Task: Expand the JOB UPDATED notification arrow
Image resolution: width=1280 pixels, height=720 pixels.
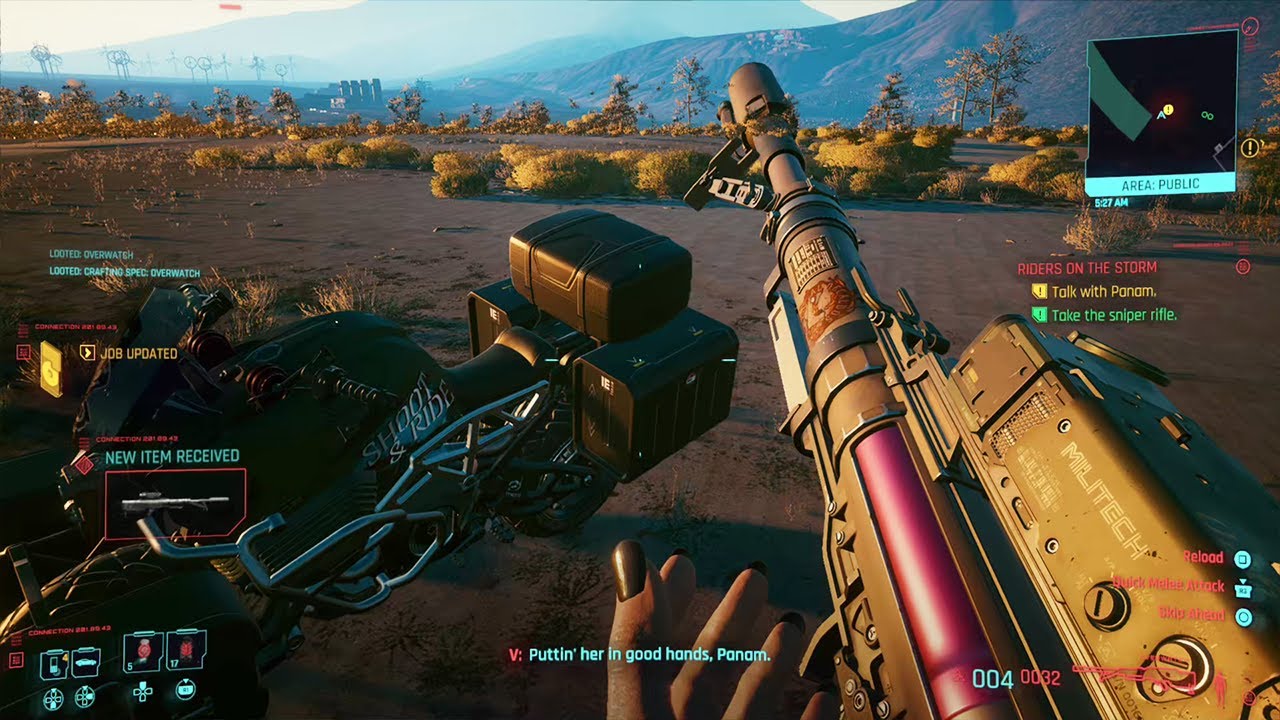Action: click(86, 353)
